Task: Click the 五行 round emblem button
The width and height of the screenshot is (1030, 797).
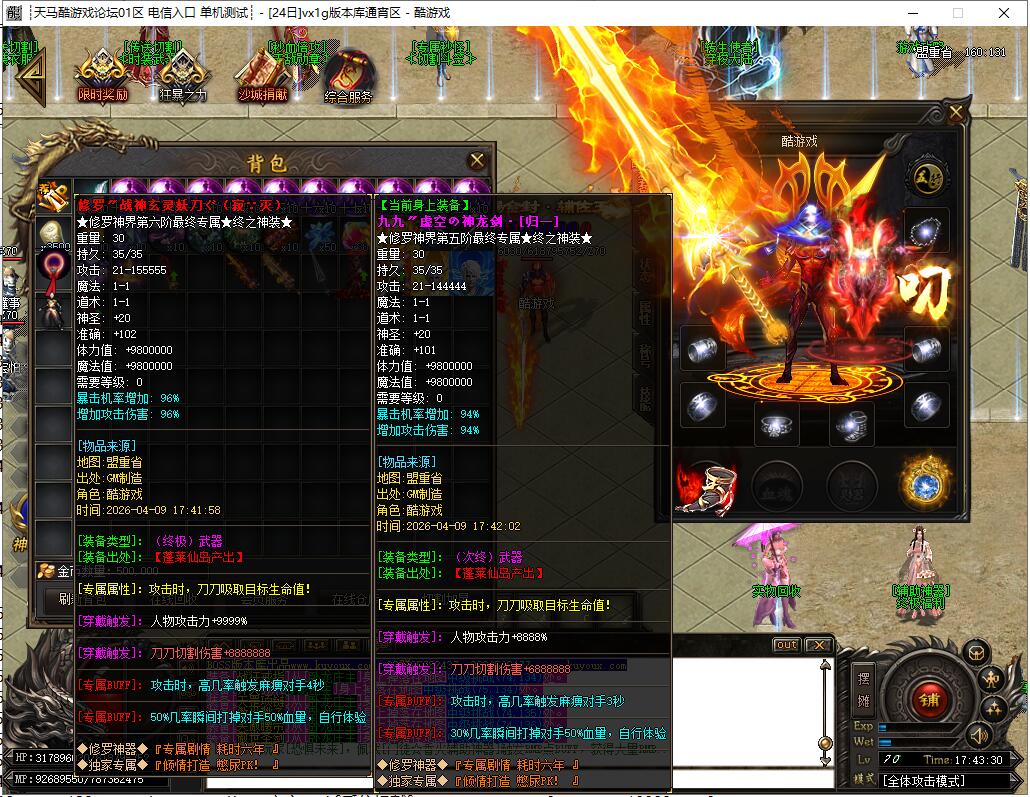Action: click(926, 177)
